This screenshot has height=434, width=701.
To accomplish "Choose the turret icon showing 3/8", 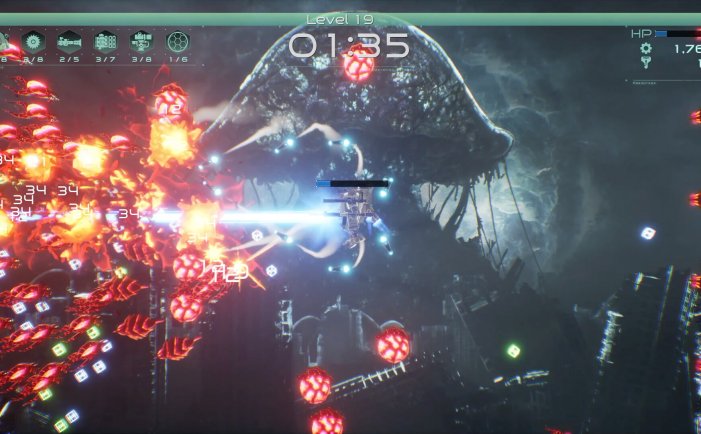I will click(141, 41).
